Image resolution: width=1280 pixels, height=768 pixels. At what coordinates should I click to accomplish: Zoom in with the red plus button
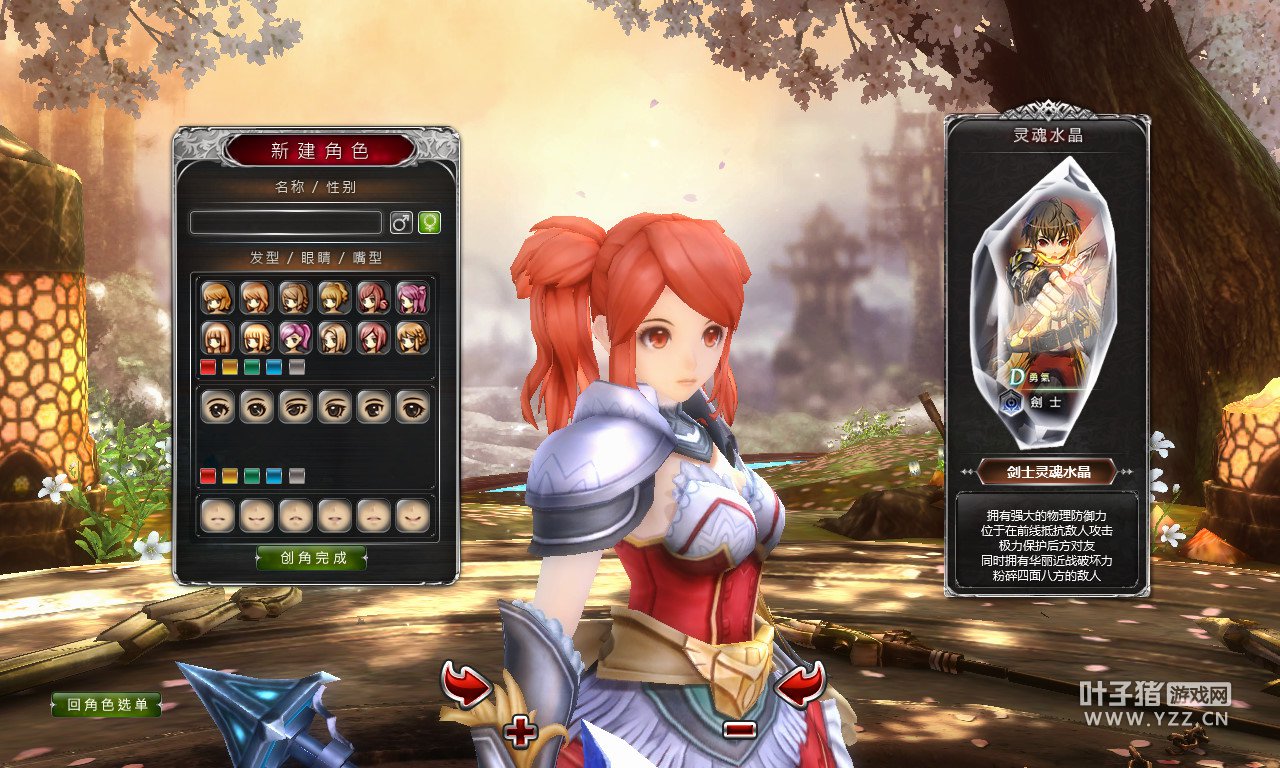click(520, 732)
